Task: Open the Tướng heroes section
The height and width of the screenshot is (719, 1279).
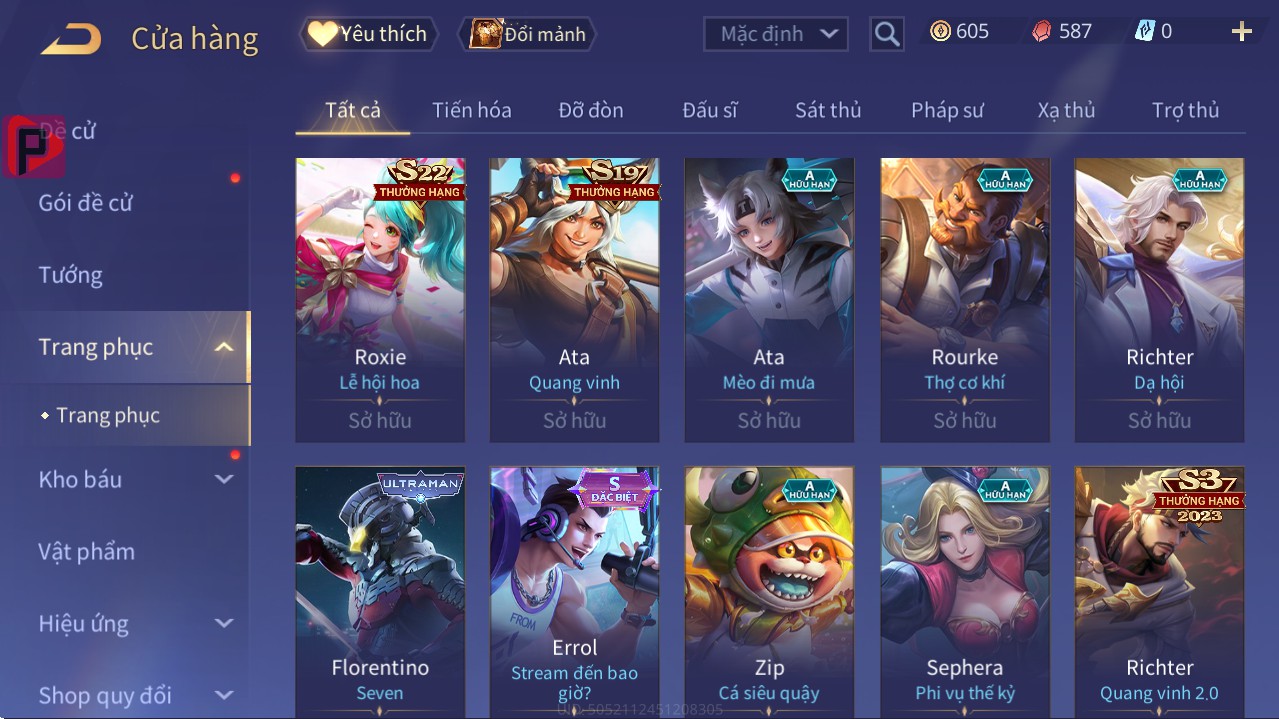Action: click(x=71, y=275)
